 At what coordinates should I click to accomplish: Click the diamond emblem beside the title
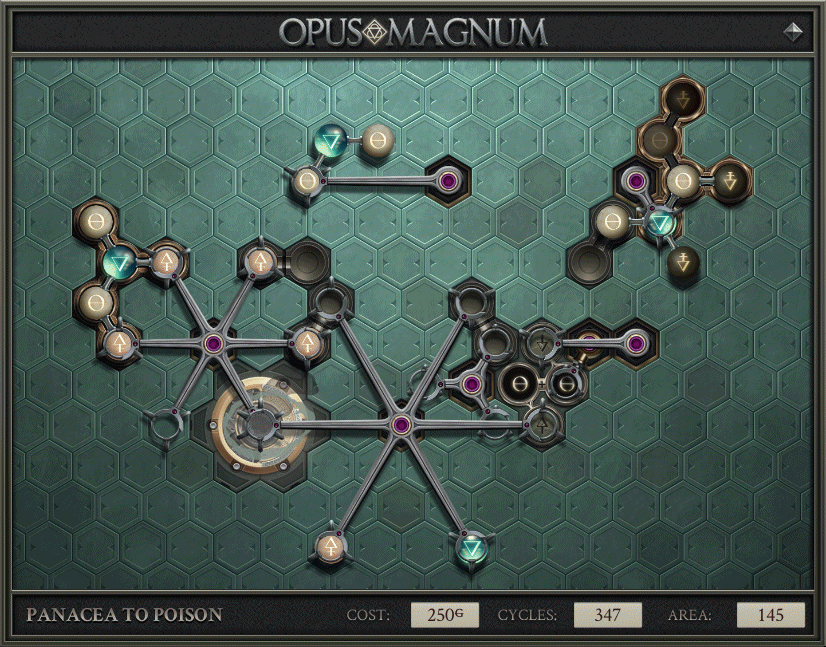click(x=793, y=31)
